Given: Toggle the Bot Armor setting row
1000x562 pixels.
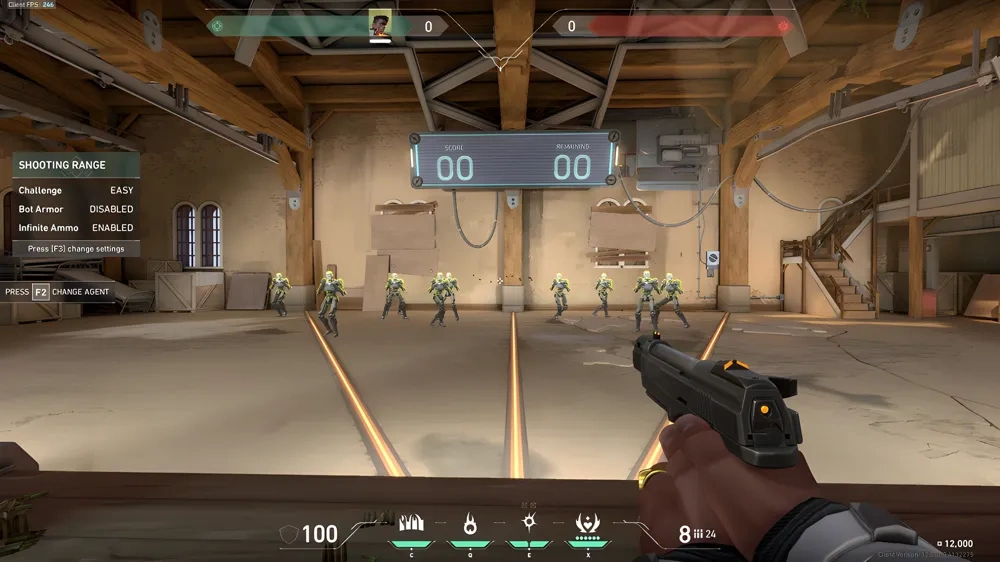Looking at the screenshot, I should [x=76, y=209].
